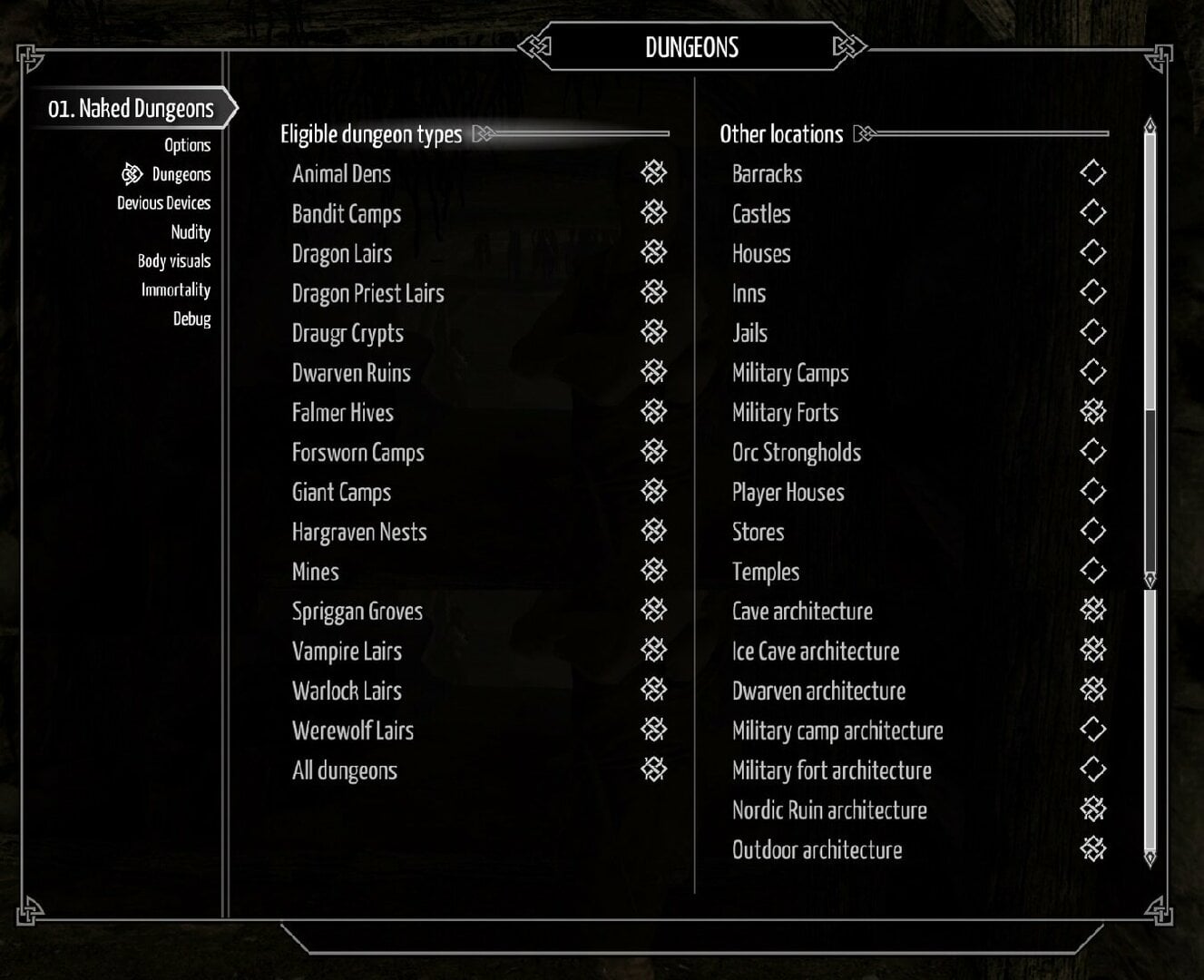Switch to the Nudity settings page
Image resolution: width=1204 pixels, height=980 pixels.
coord(191,231)
